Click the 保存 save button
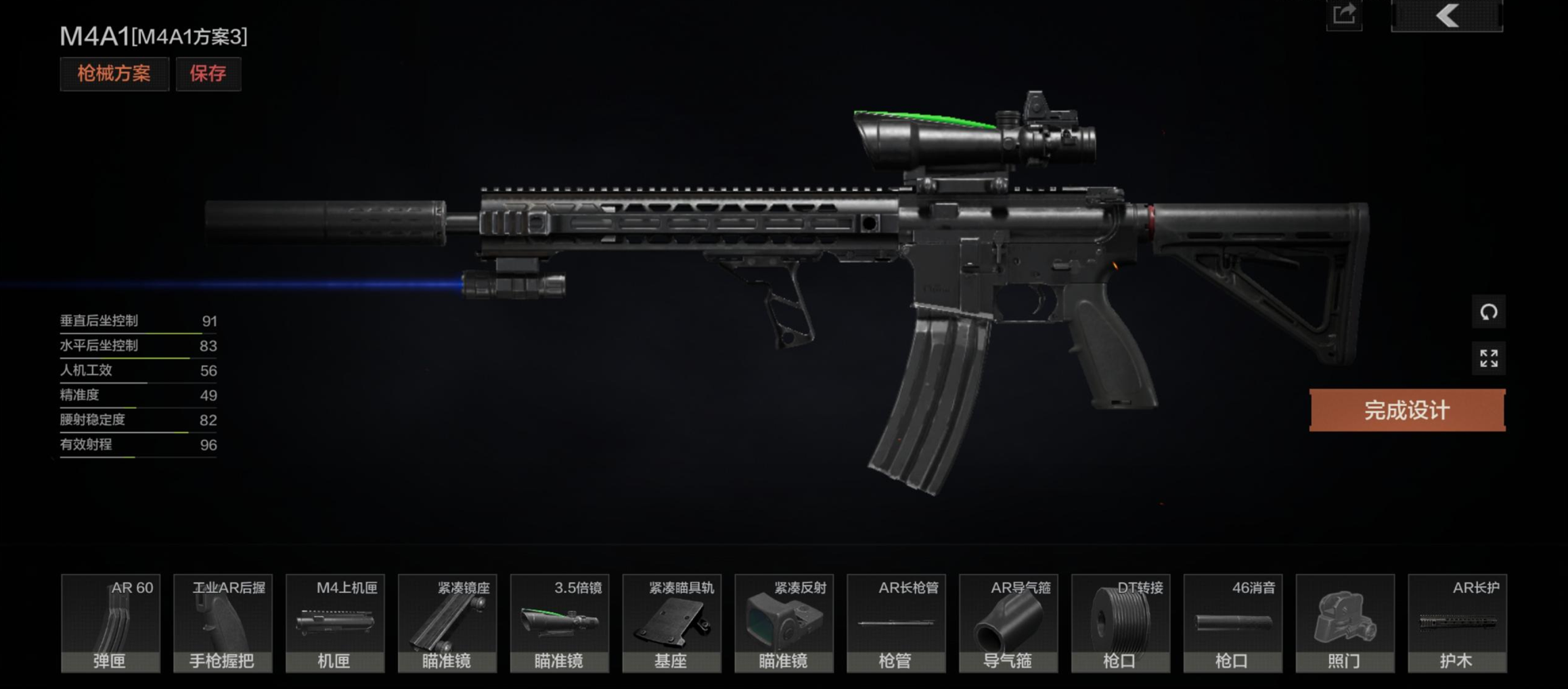 [x=208, y=74]
